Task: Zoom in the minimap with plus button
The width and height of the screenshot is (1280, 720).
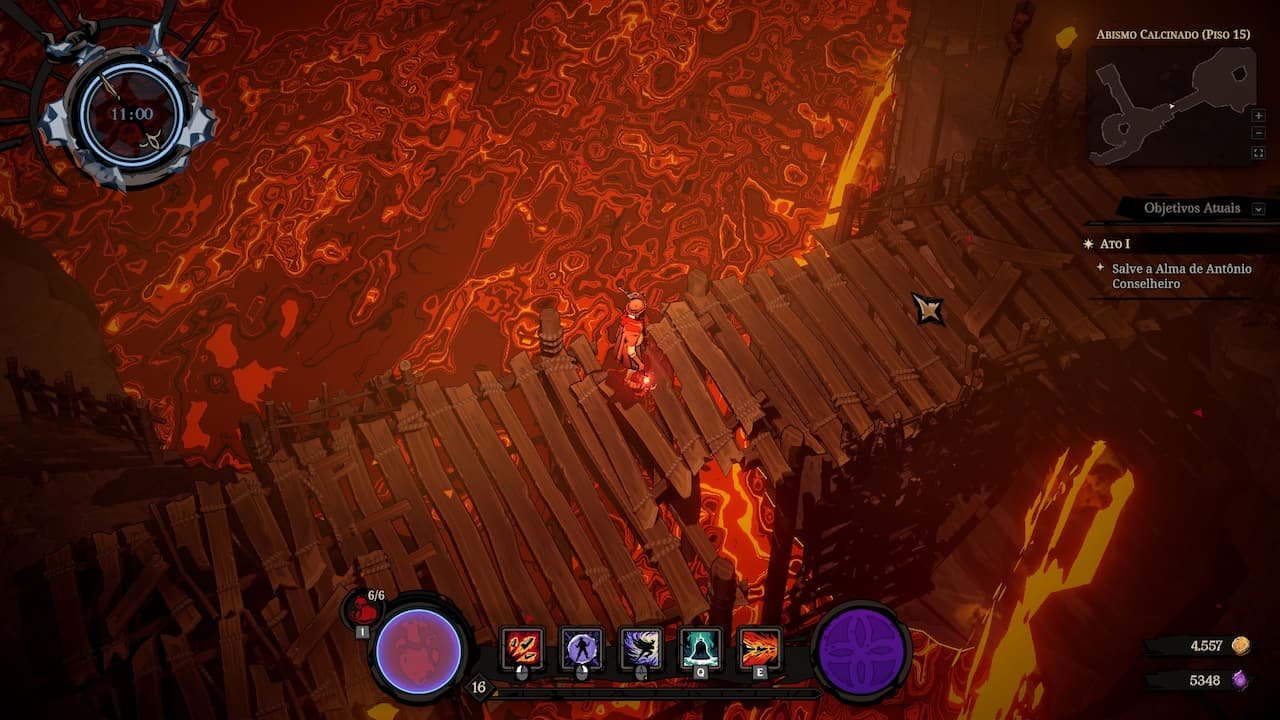Action: pos(1258,116)
